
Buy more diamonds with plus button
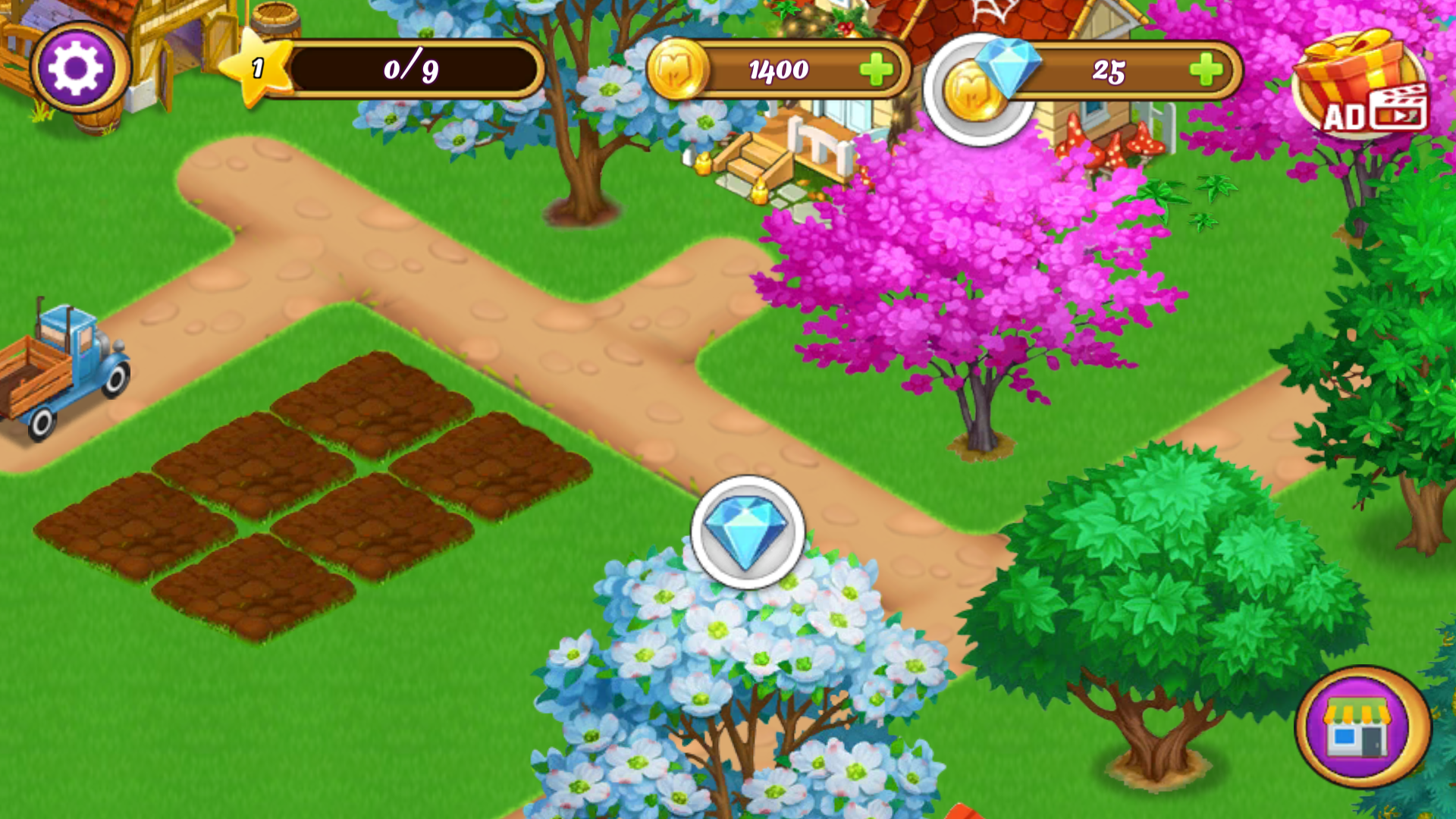(x=1206, y=71)
